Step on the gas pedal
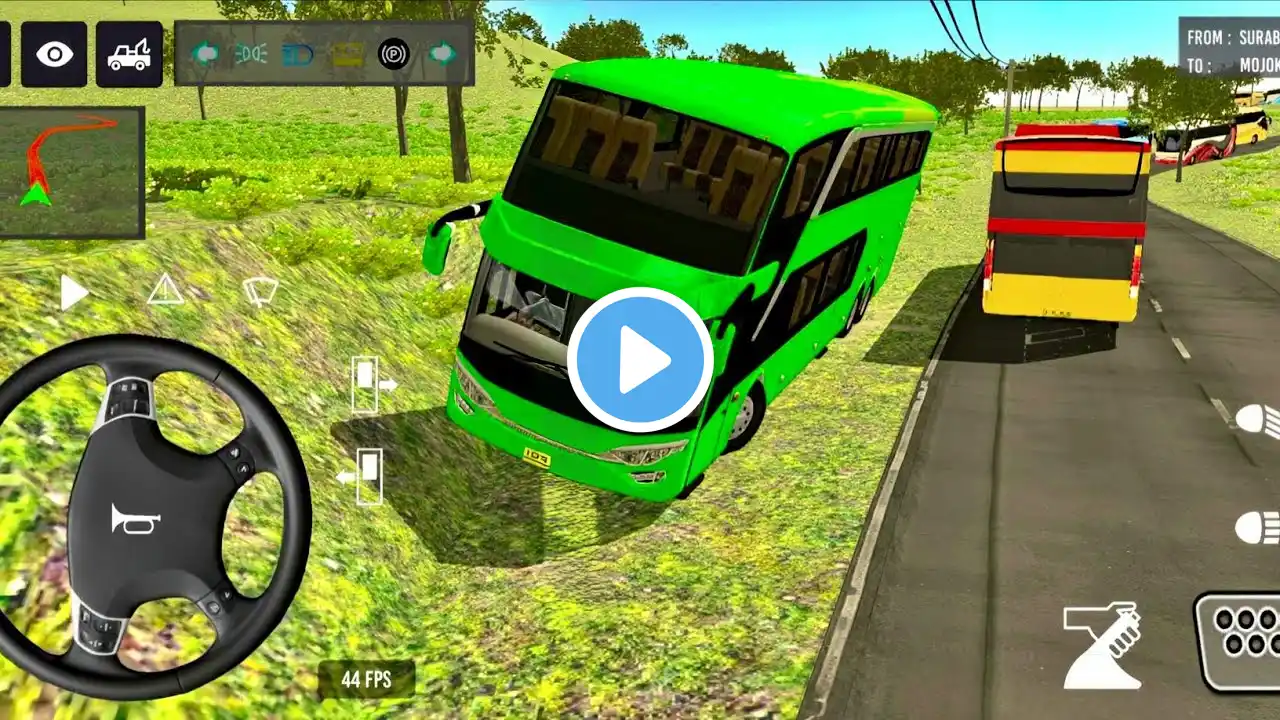 coord(1238,640)
